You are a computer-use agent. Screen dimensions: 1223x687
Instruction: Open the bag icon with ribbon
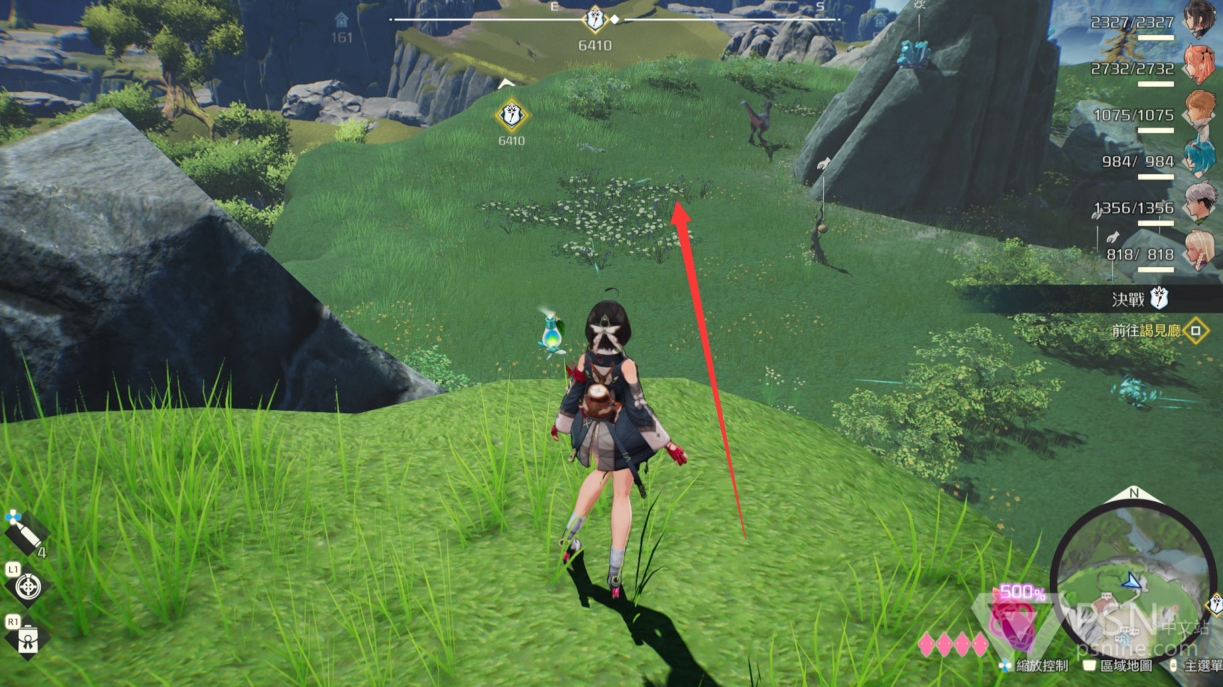[27, 638]
